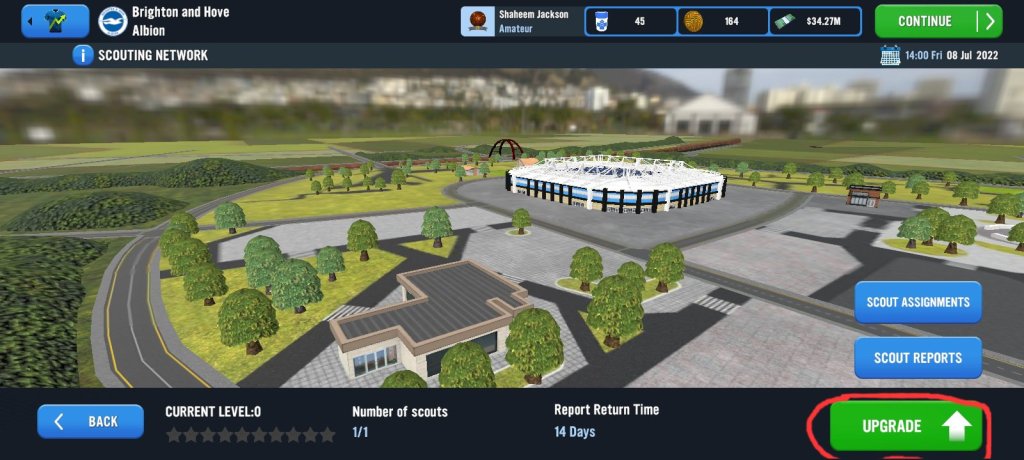
Task: Open the club shirt menu button
Action: coord(54,21)
